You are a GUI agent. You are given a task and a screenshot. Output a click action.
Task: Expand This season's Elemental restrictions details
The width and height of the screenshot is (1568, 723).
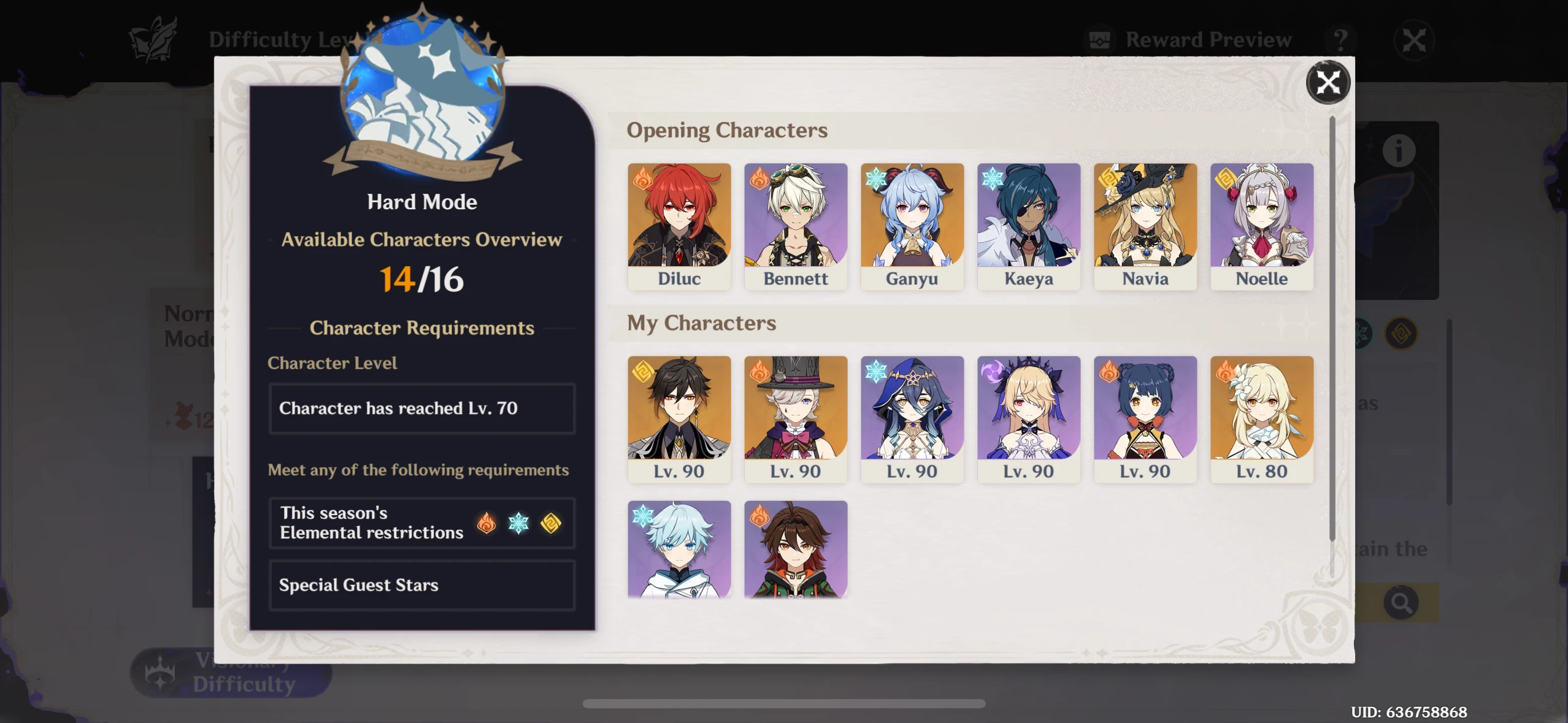point(421,522)
